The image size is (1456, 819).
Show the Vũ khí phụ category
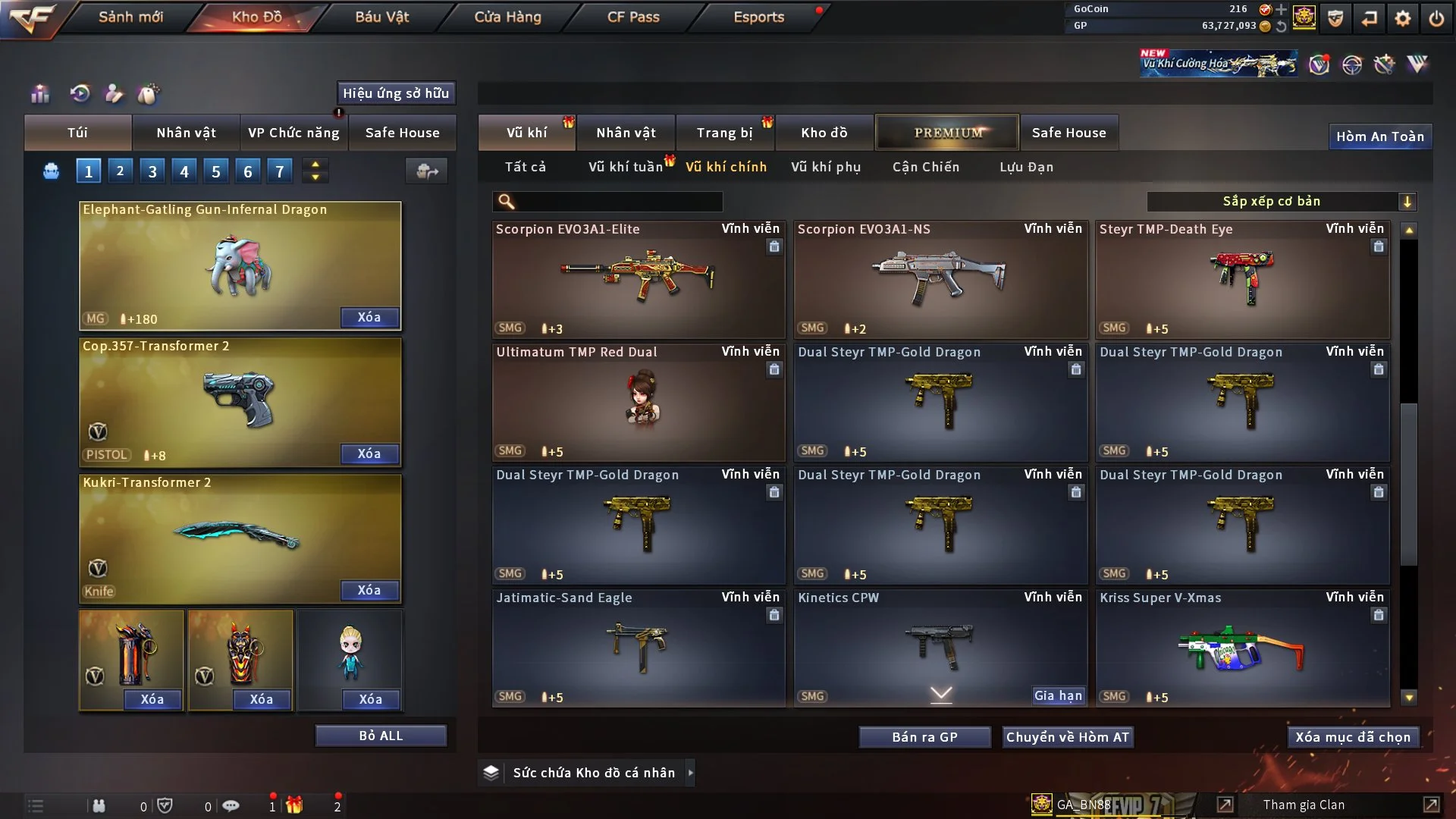point(826,167)
